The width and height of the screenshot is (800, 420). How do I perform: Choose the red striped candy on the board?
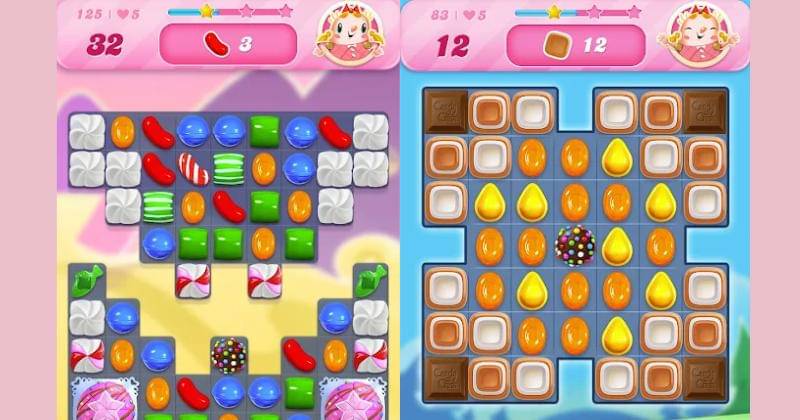pyautogui.click(x=193, y=168)
